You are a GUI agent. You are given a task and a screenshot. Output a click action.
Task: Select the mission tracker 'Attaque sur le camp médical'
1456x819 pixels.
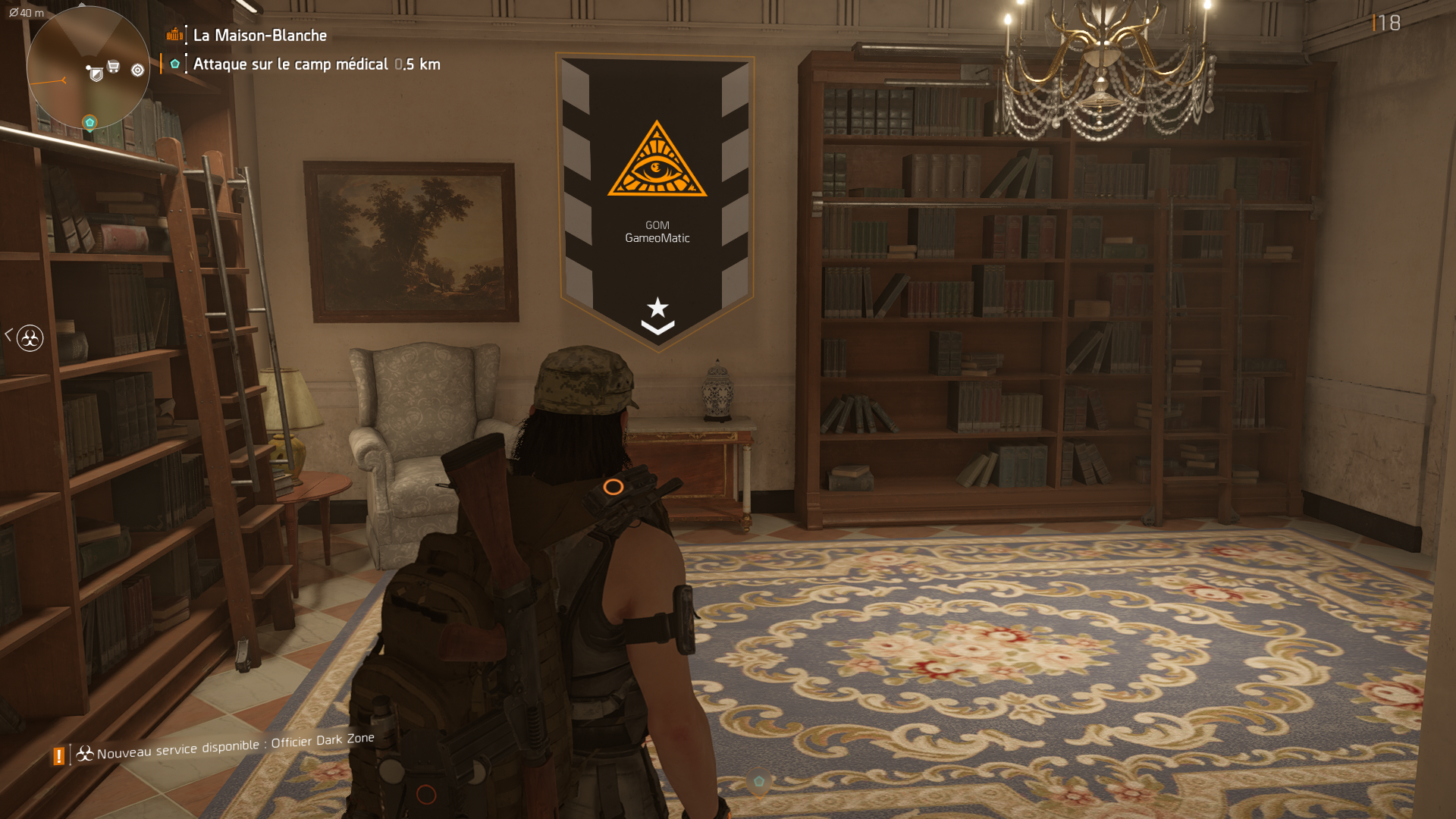tap(290, 64)
